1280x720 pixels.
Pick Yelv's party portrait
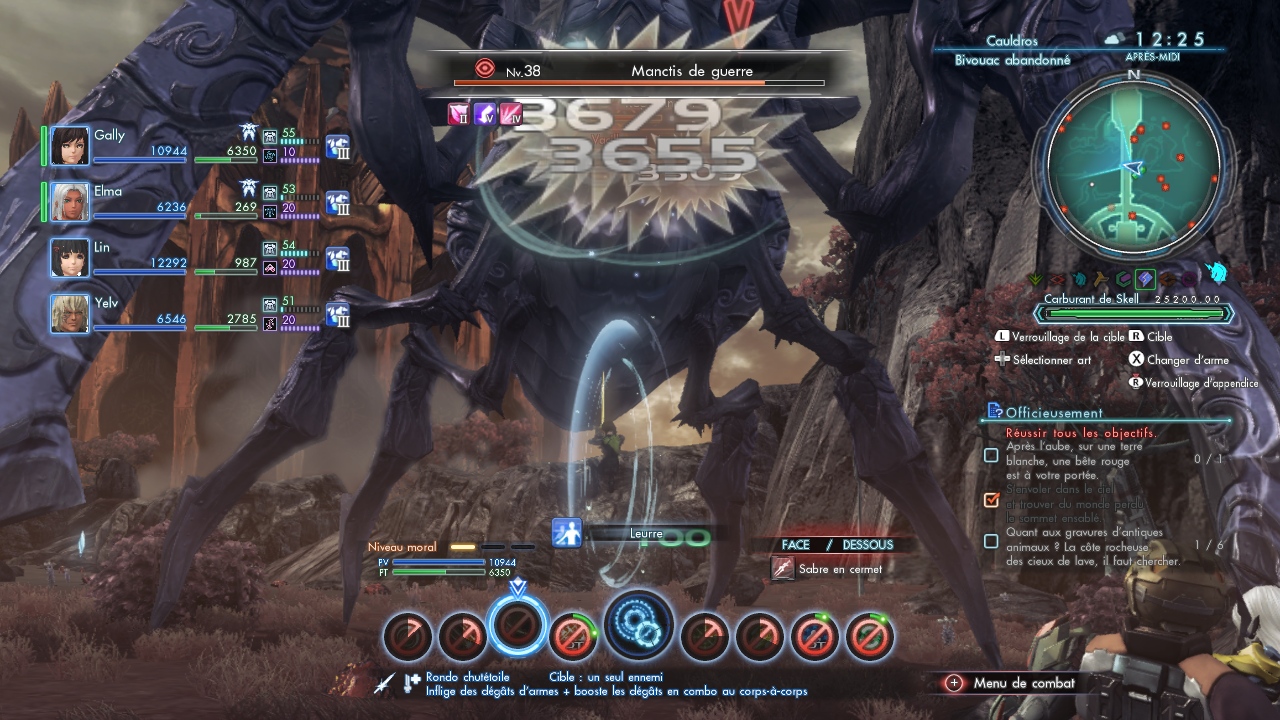70,314
